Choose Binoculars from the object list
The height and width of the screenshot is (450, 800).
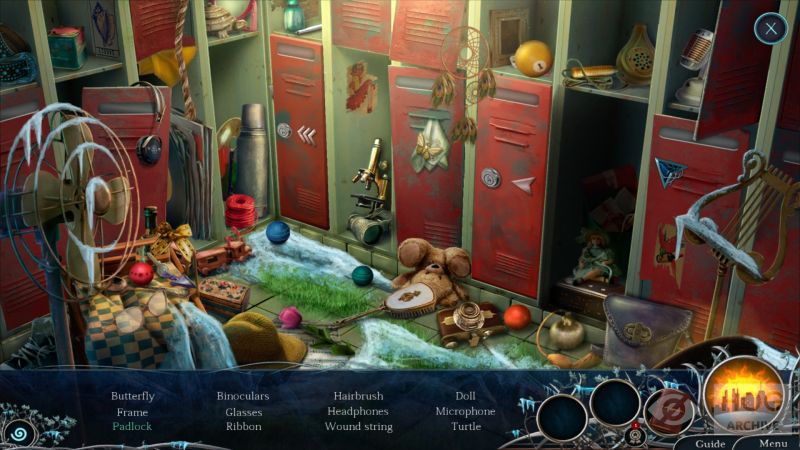pyautogui.click(x=243, y=396)
